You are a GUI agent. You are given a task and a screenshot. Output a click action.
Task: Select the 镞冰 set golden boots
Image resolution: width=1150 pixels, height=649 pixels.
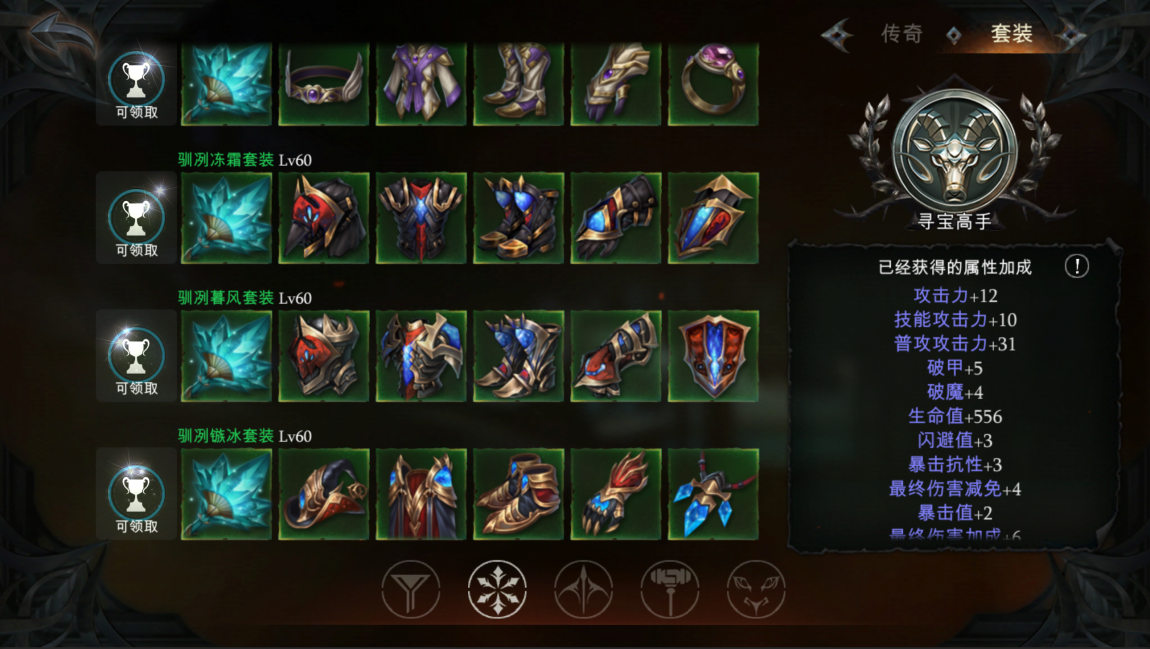coord(518,494)
